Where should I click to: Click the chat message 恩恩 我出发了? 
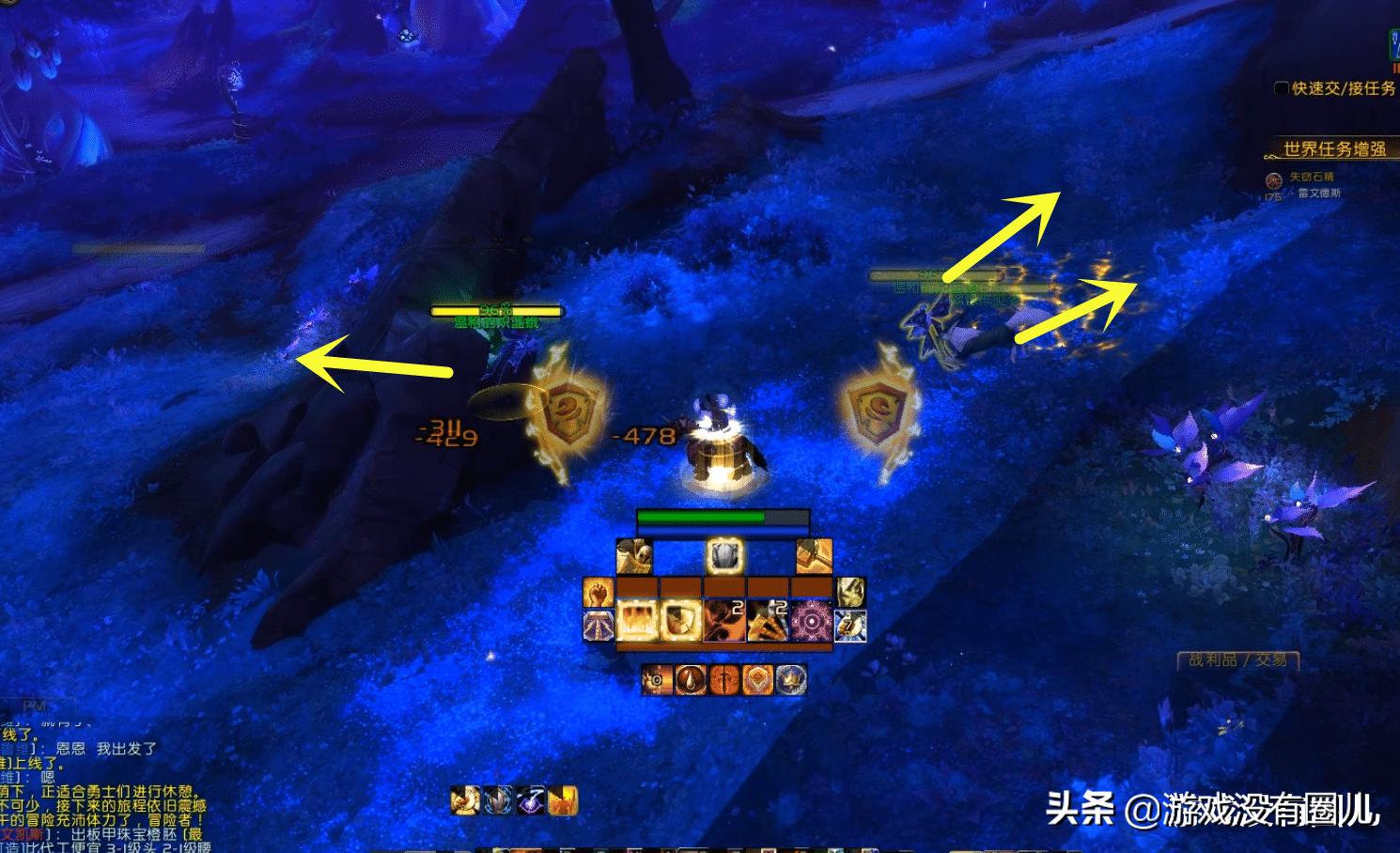point(103,749)
